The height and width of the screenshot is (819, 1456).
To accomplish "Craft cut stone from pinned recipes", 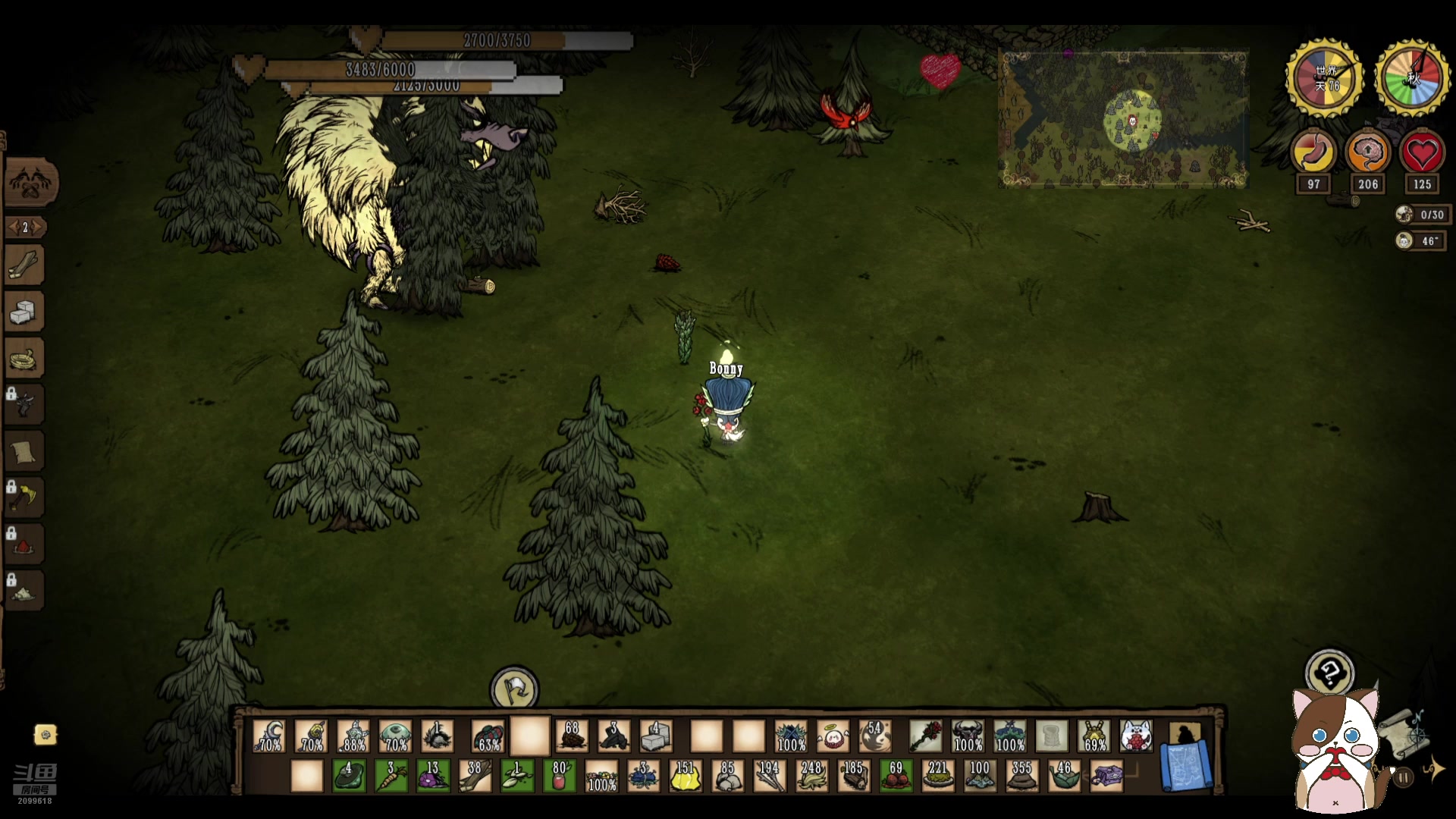I will pyautogui.click(x=24, y=312).
